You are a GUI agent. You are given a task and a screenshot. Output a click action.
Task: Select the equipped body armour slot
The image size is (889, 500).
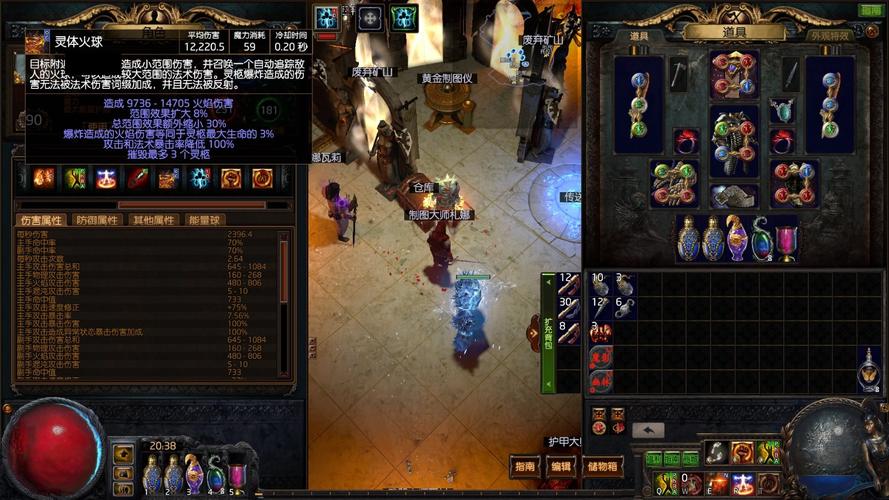tap(734, 140)
